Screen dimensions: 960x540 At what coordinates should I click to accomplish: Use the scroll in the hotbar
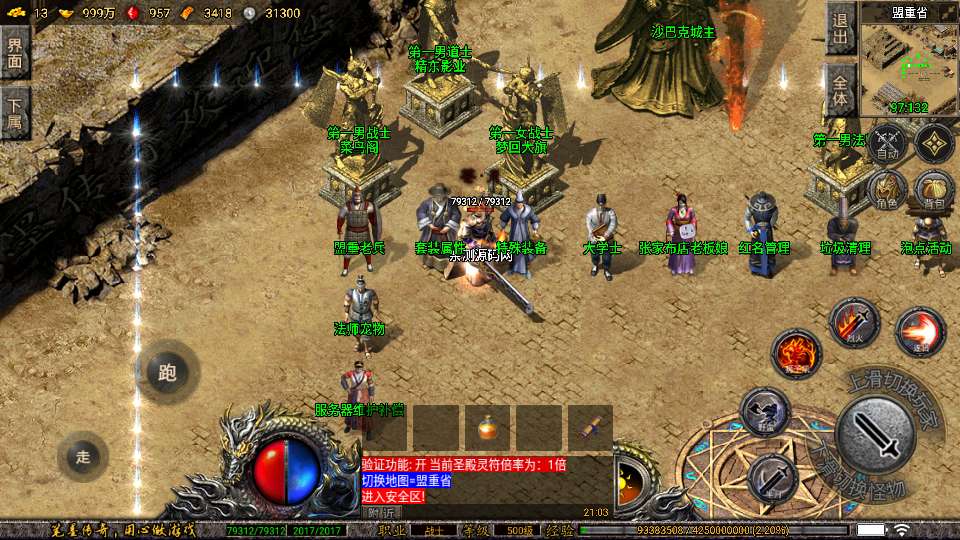591,427
